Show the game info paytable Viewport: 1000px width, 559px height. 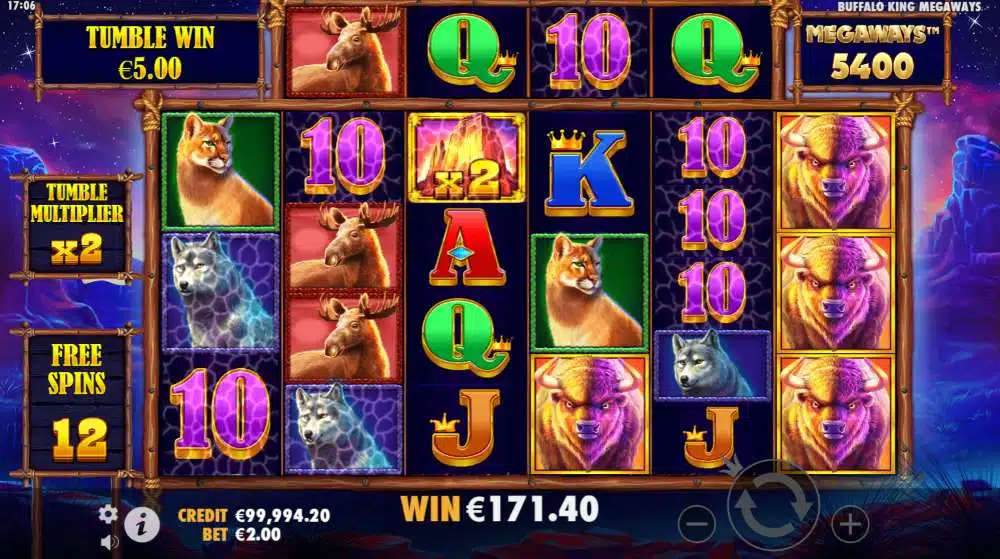[143, 521]
